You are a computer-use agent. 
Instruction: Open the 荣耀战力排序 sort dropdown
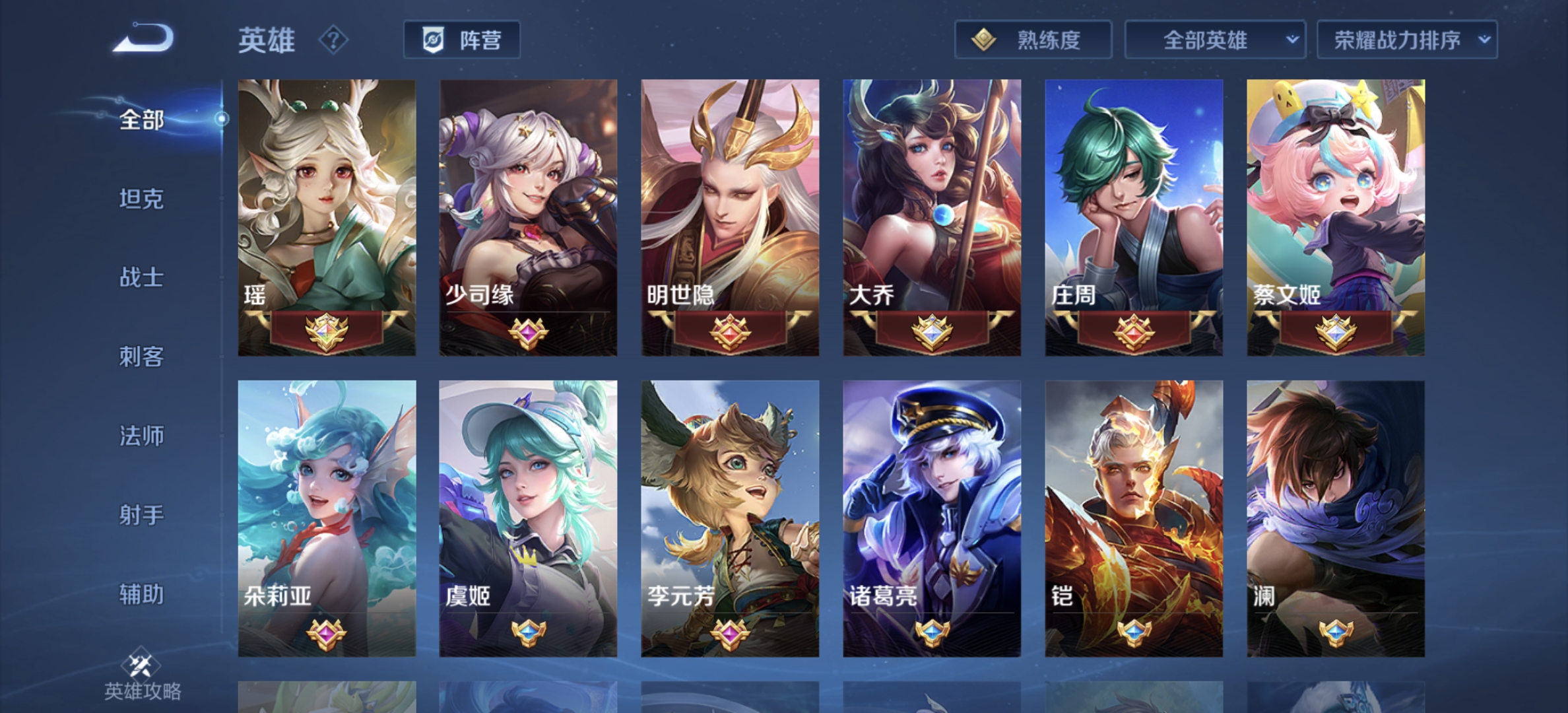1407,40
